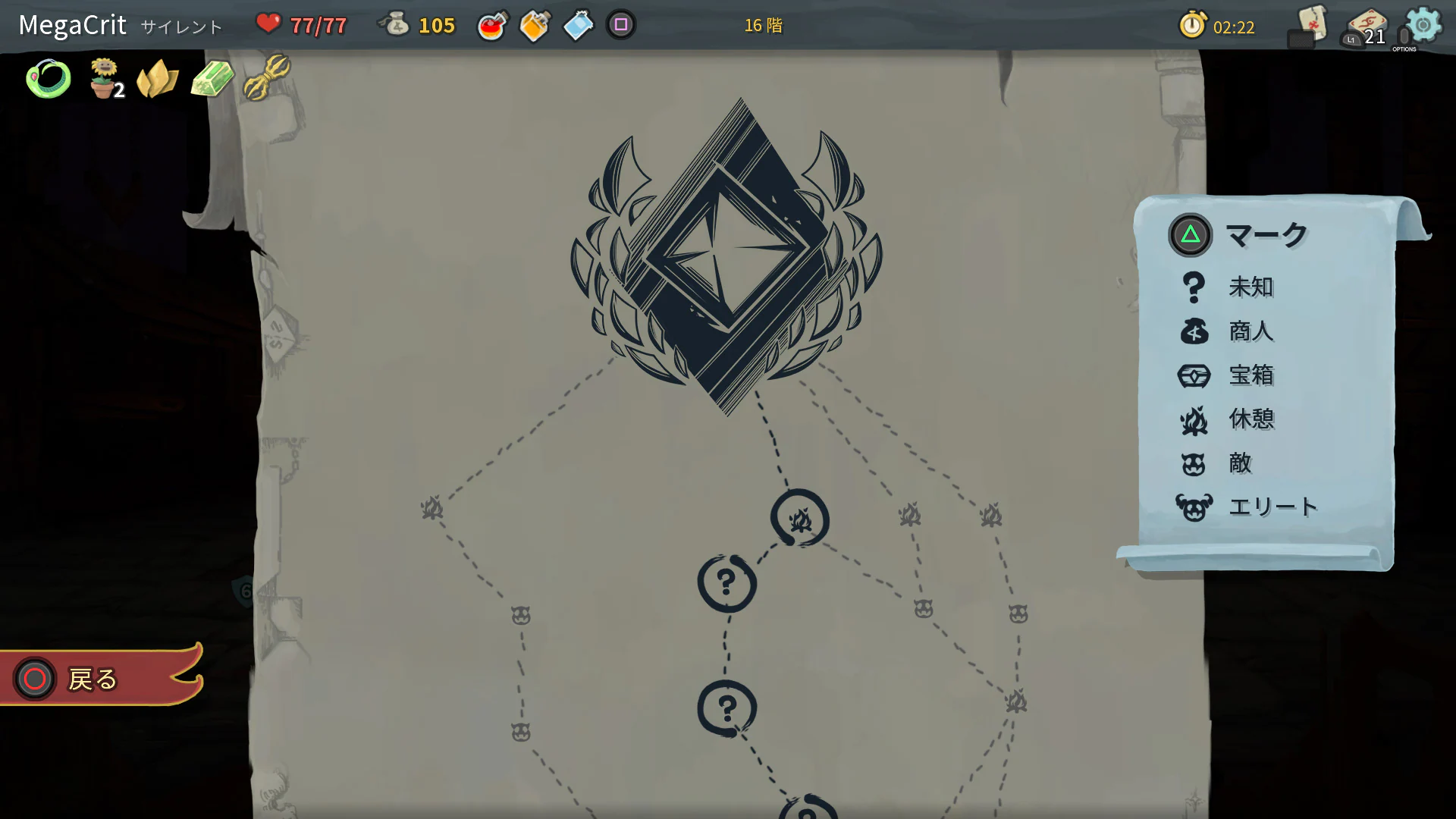Click the potted plant relic showing 2
This screenshot has width=1456, height=819.
pyautogui.click(x=106, y=77)
